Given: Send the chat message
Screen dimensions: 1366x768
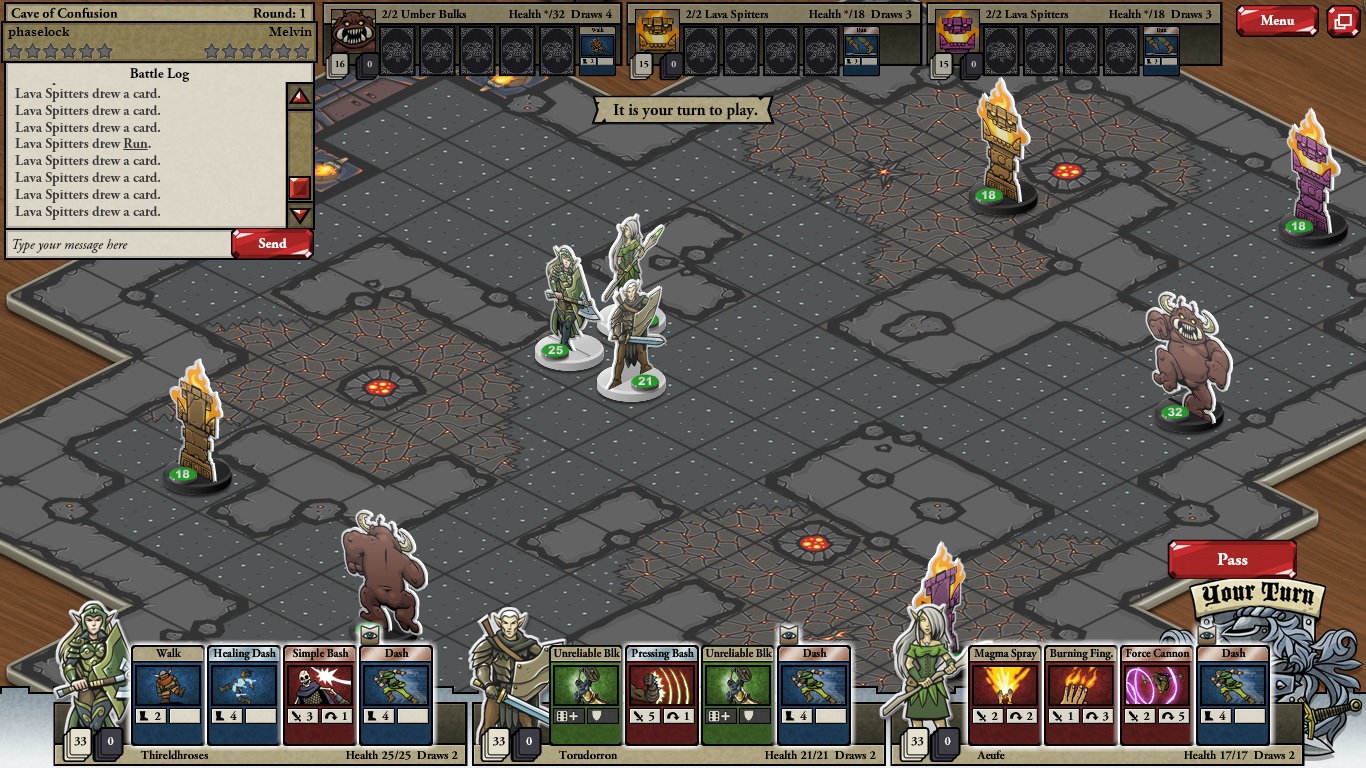Looking at the screenshot, I should point(272,244).
